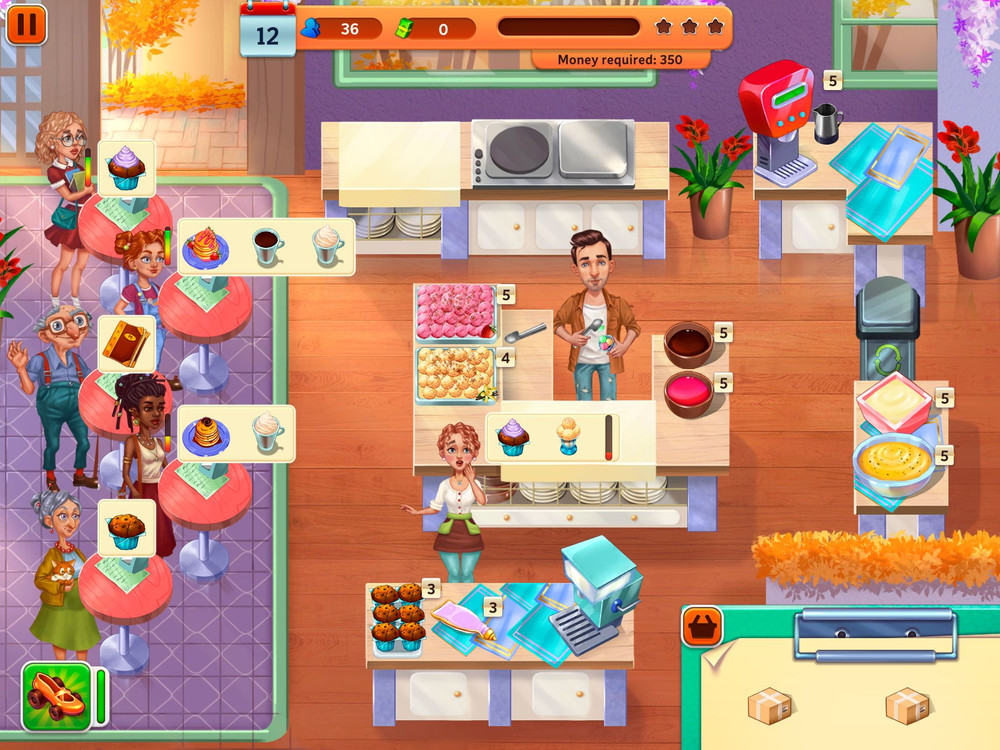Click the chocolate muffin order bubble

click(x=126, y=528)
